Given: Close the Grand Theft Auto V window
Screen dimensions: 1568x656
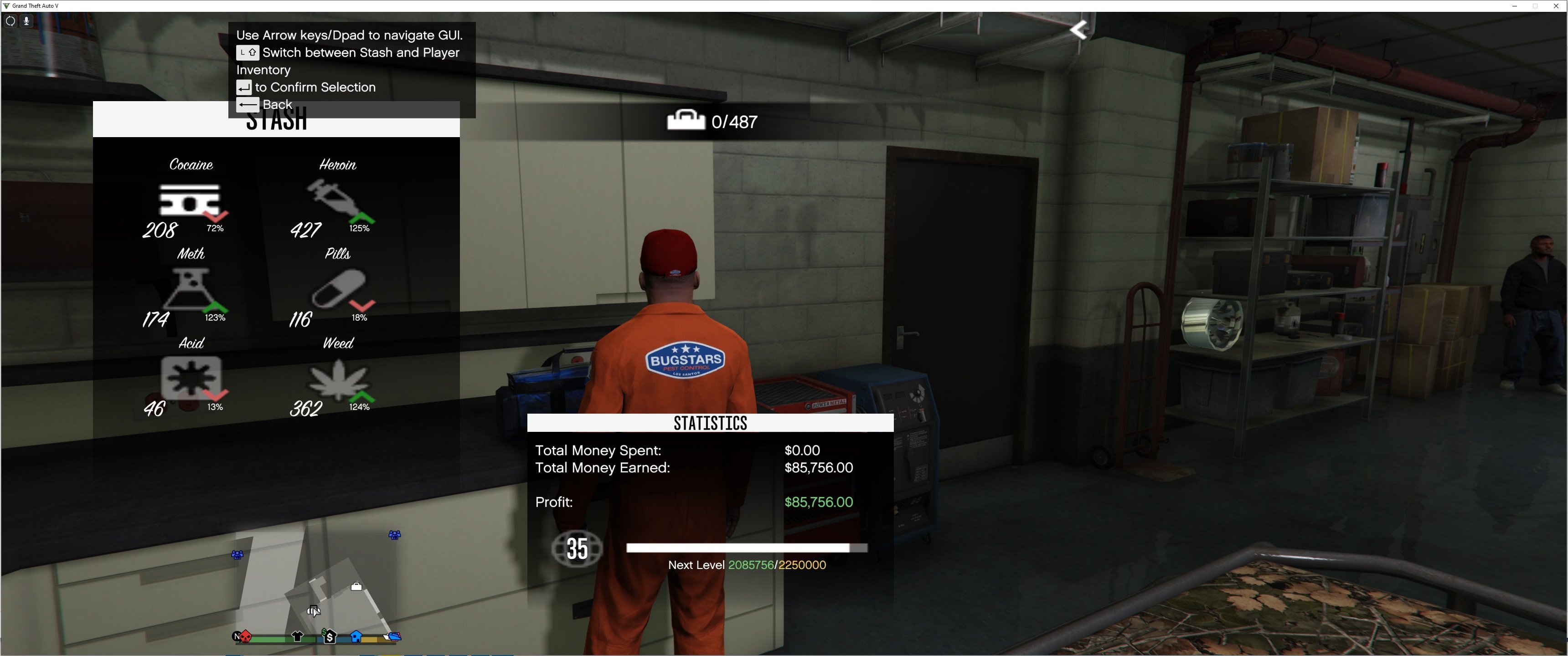Looking at the screenshot, I should [1556, 6].
